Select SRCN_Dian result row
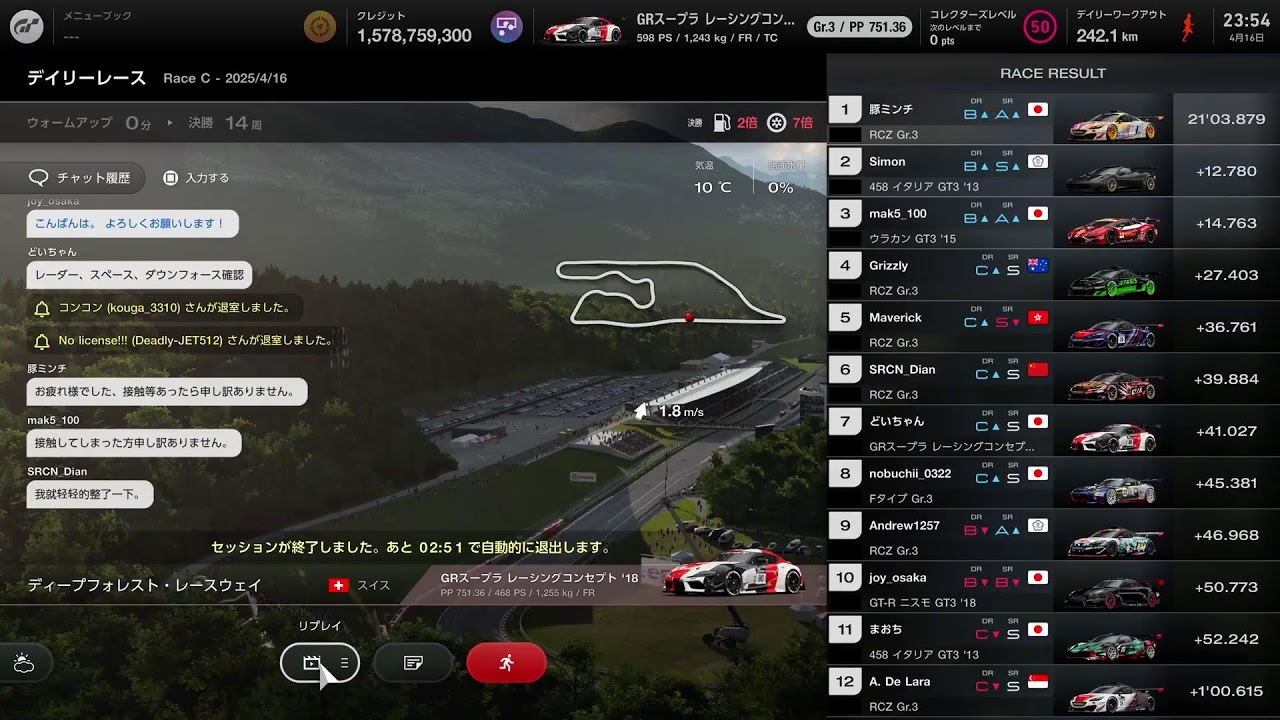Viewport: 1280px width, 720px height. click(1052, 379)
